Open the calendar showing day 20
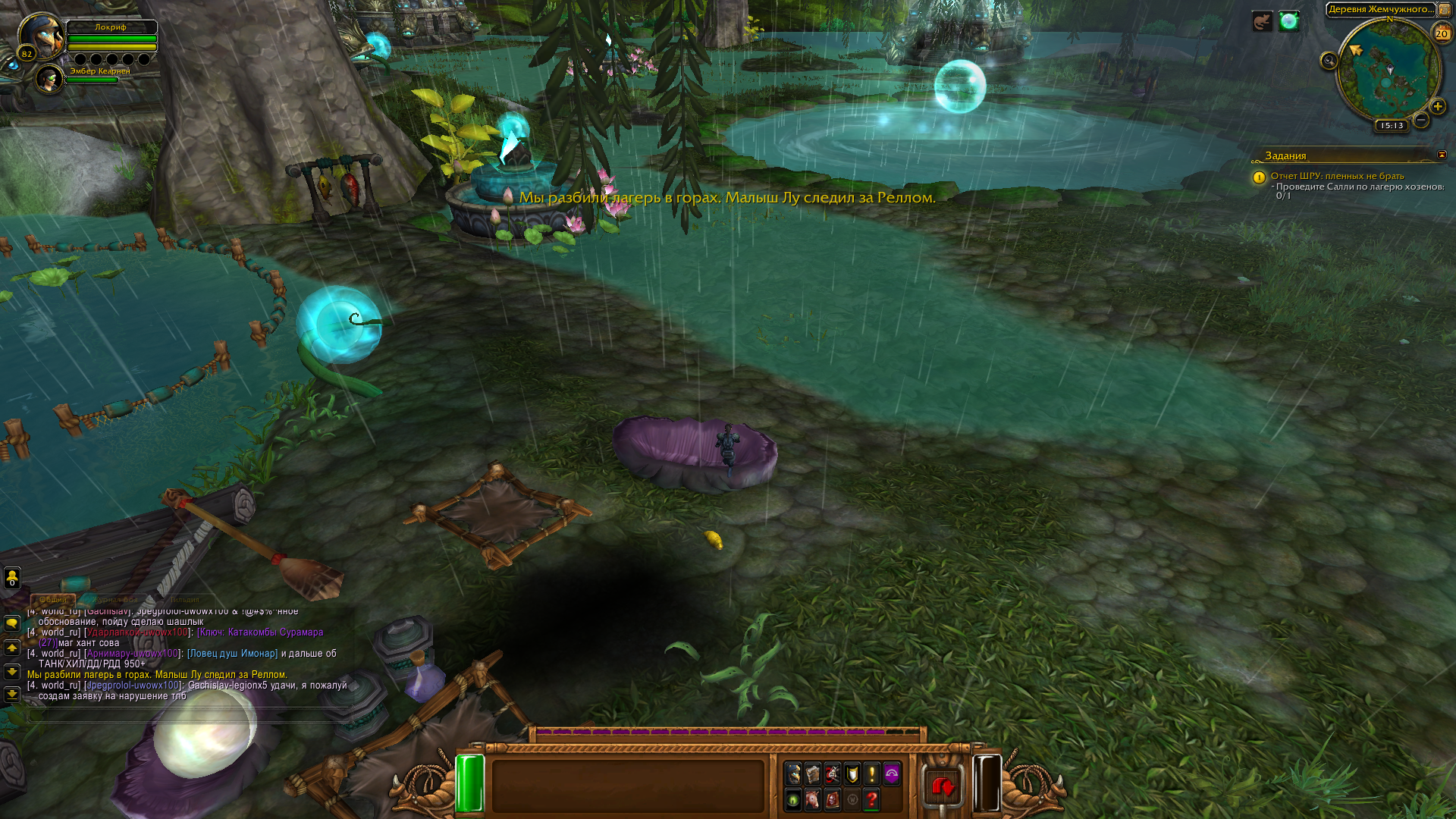Image resolution: width=1456 pixels, height=819 pixels. [1442, 33]
